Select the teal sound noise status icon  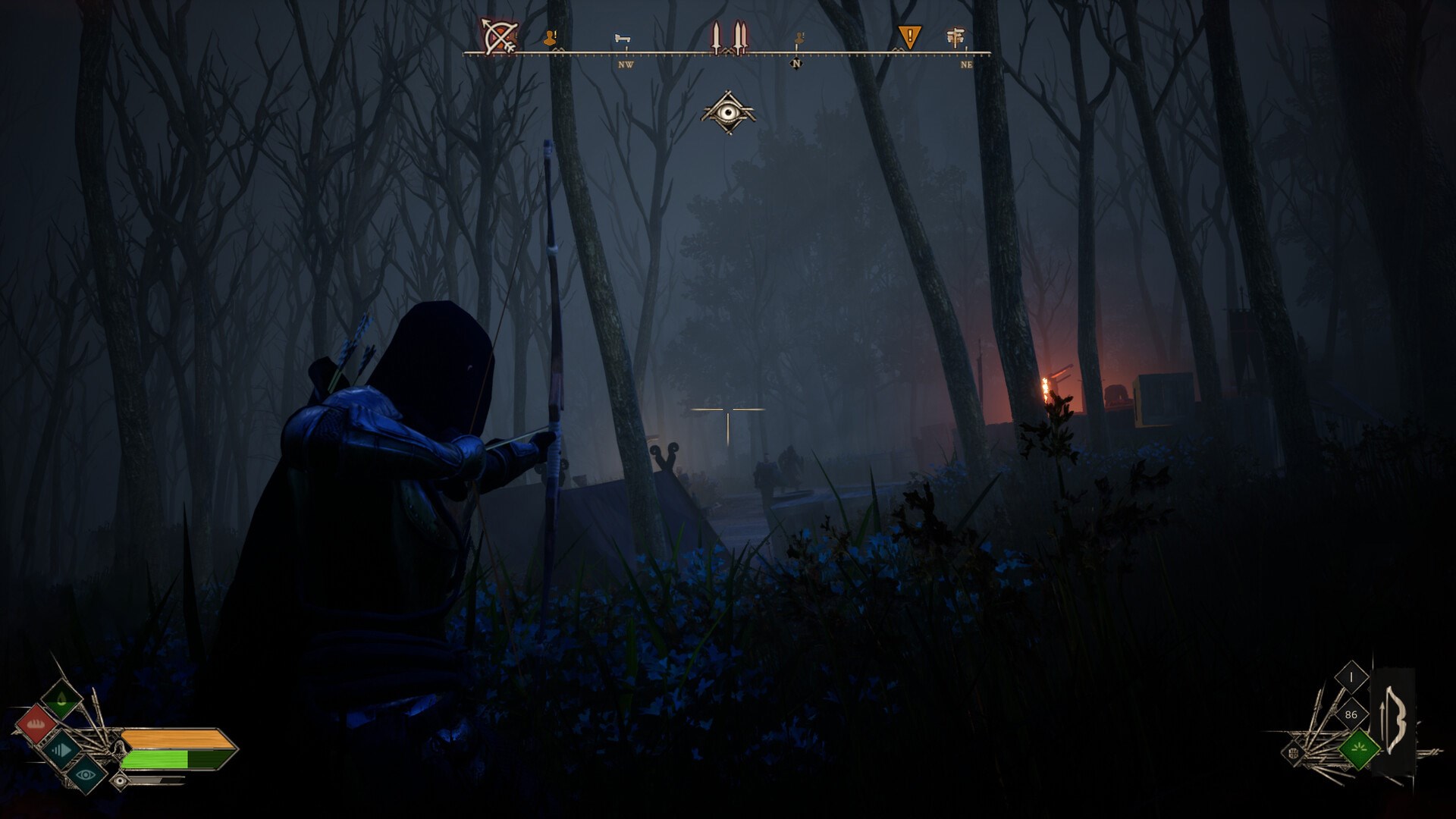tap(61, 750)
